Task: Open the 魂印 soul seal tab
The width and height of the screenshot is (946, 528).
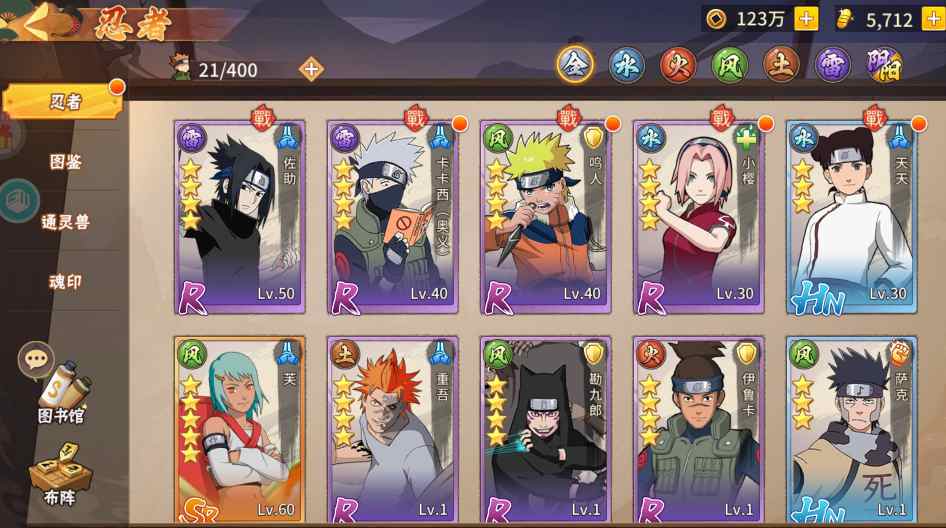Action: (x=66, y=282)
